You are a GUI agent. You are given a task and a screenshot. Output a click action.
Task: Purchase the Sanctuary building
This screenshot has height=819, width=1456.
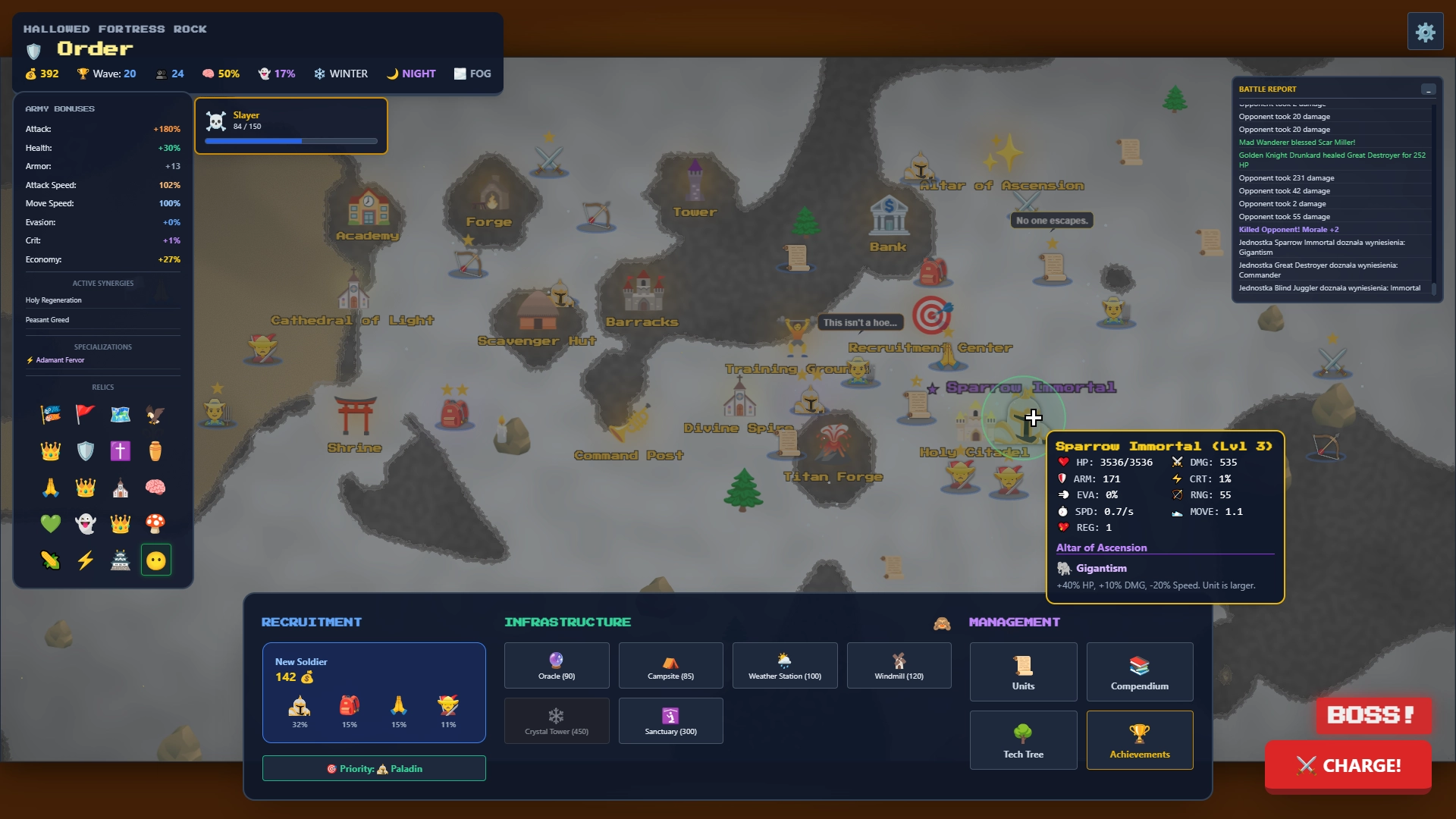pos(670,720)
